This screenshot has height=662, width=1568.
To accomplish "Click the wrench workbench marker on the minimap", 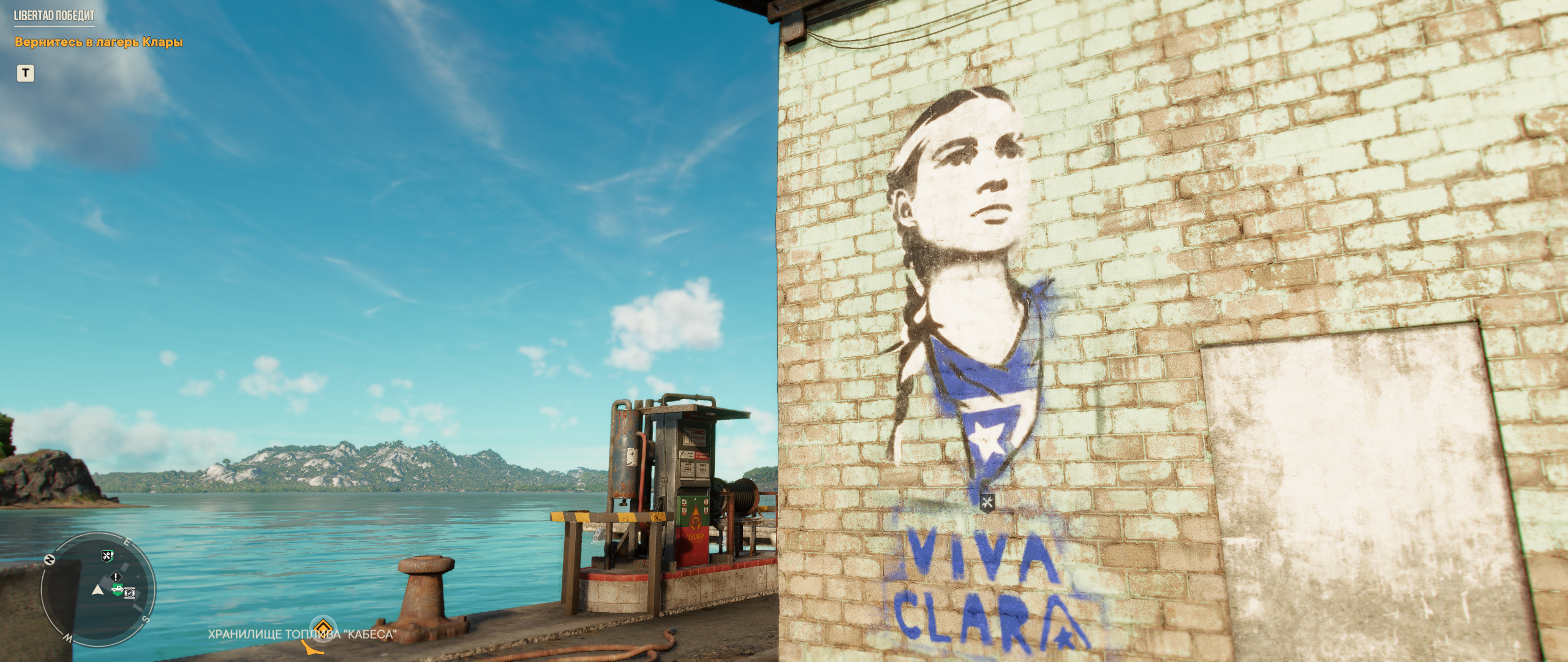I will pos(108,556).
